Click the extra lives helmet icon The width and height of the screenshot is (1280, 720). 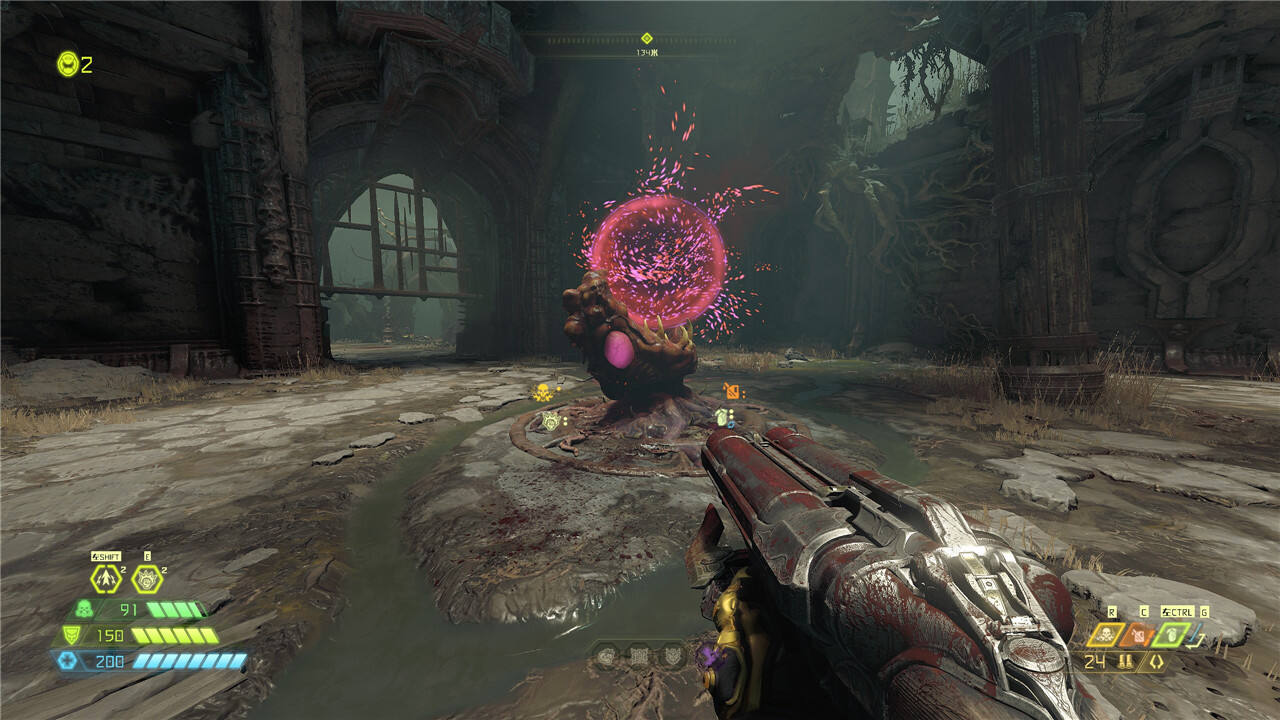point(67,64)
